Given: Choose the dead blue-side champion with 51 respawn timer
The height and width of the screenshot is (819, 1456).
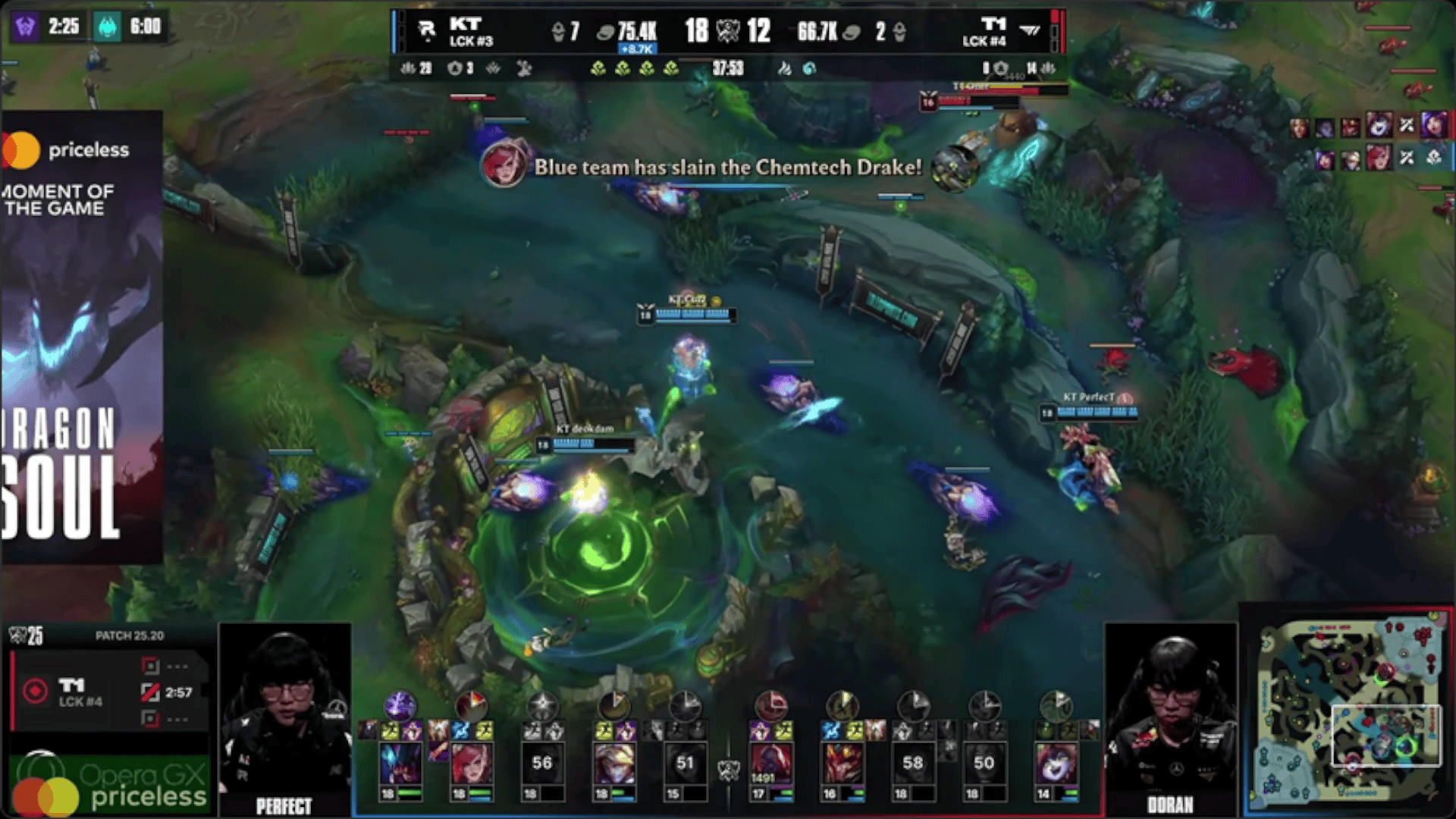Looking at the screenshot, I should (684, 763).
